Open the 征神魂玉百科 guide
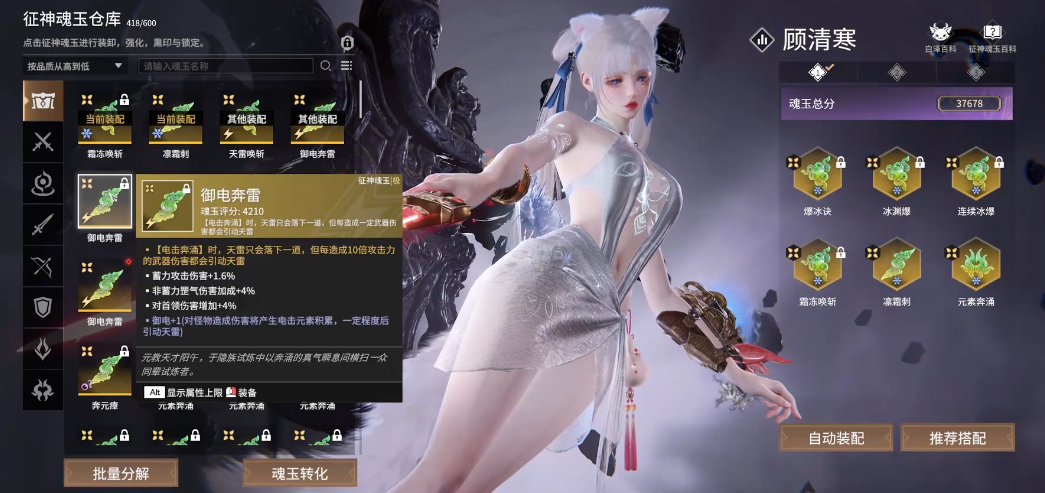This screenshot has height=493, width=1045. pyautogui.click(x=992, y=38)
